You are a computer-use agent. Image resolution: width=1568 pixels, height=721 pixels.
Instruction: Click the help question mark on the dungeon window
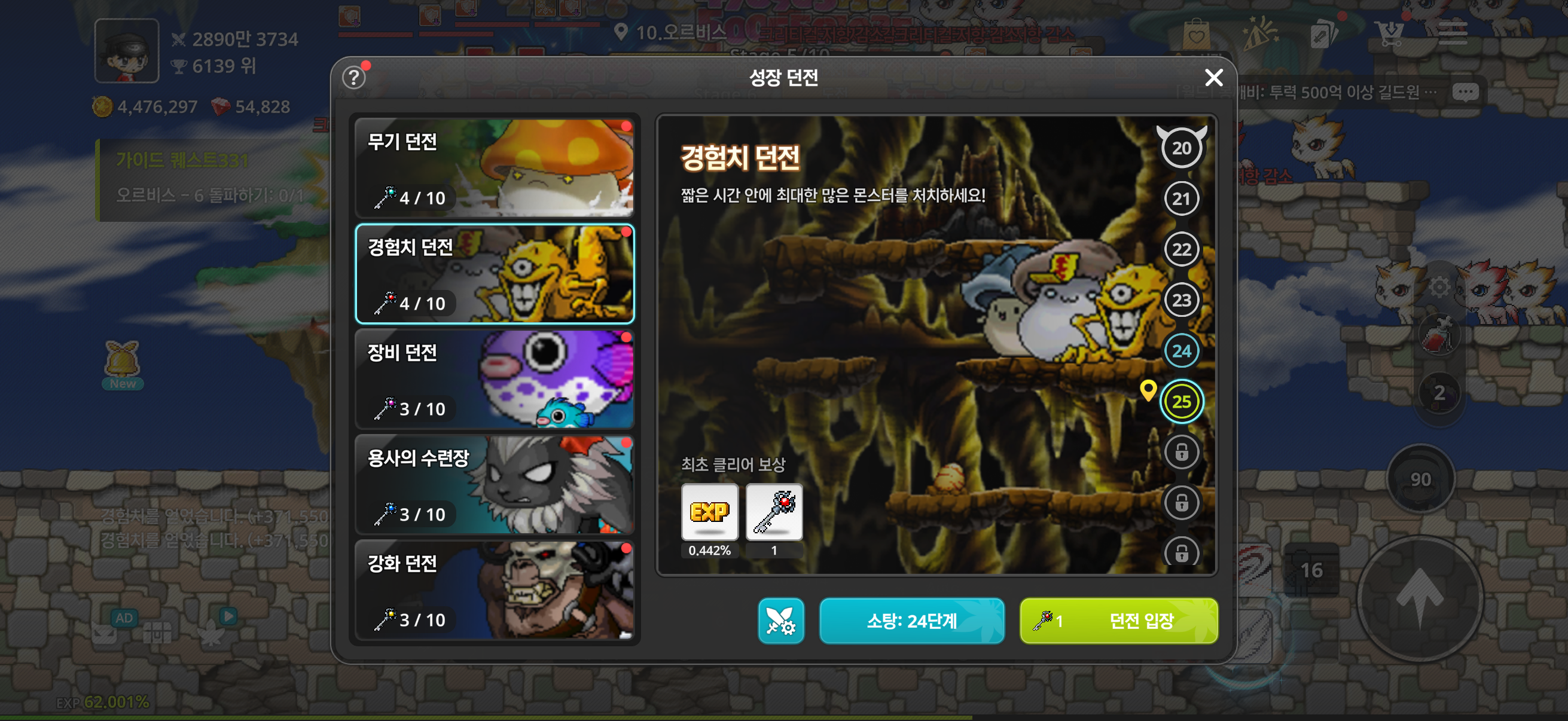click(x=353, y=78)
